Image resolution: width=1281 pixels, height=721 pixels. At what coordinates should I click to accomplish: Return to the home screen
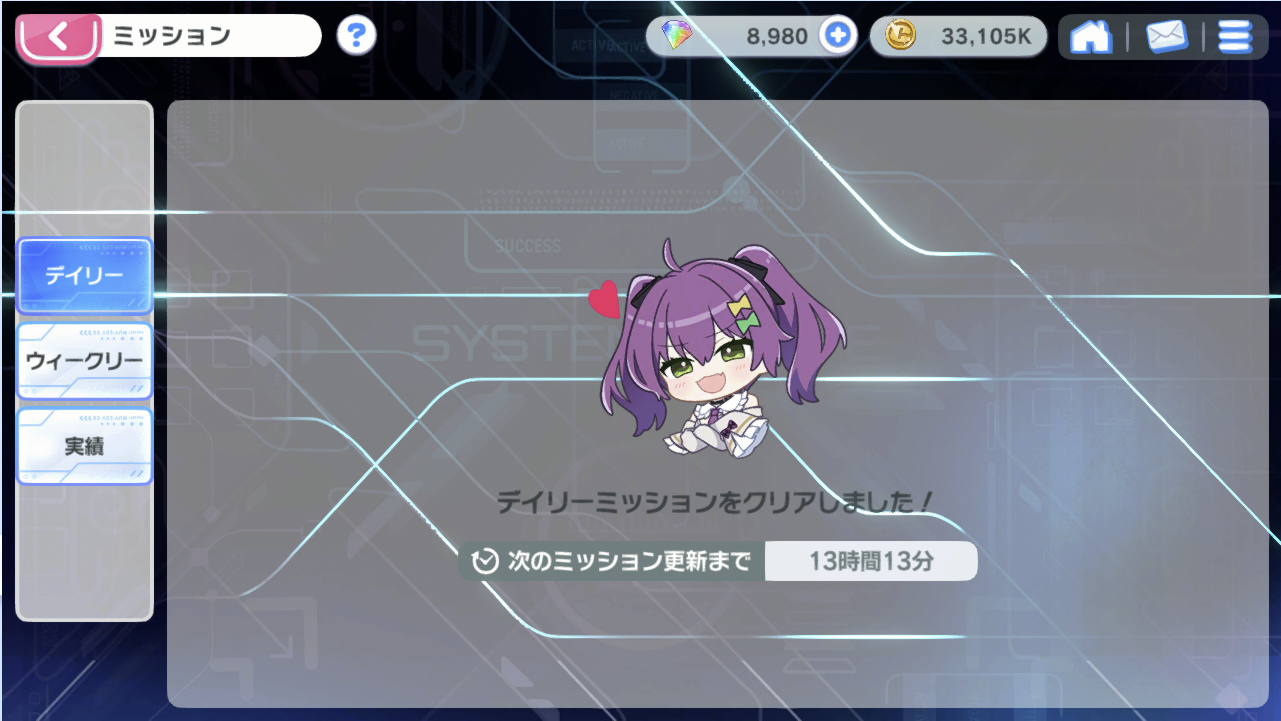1090,37
